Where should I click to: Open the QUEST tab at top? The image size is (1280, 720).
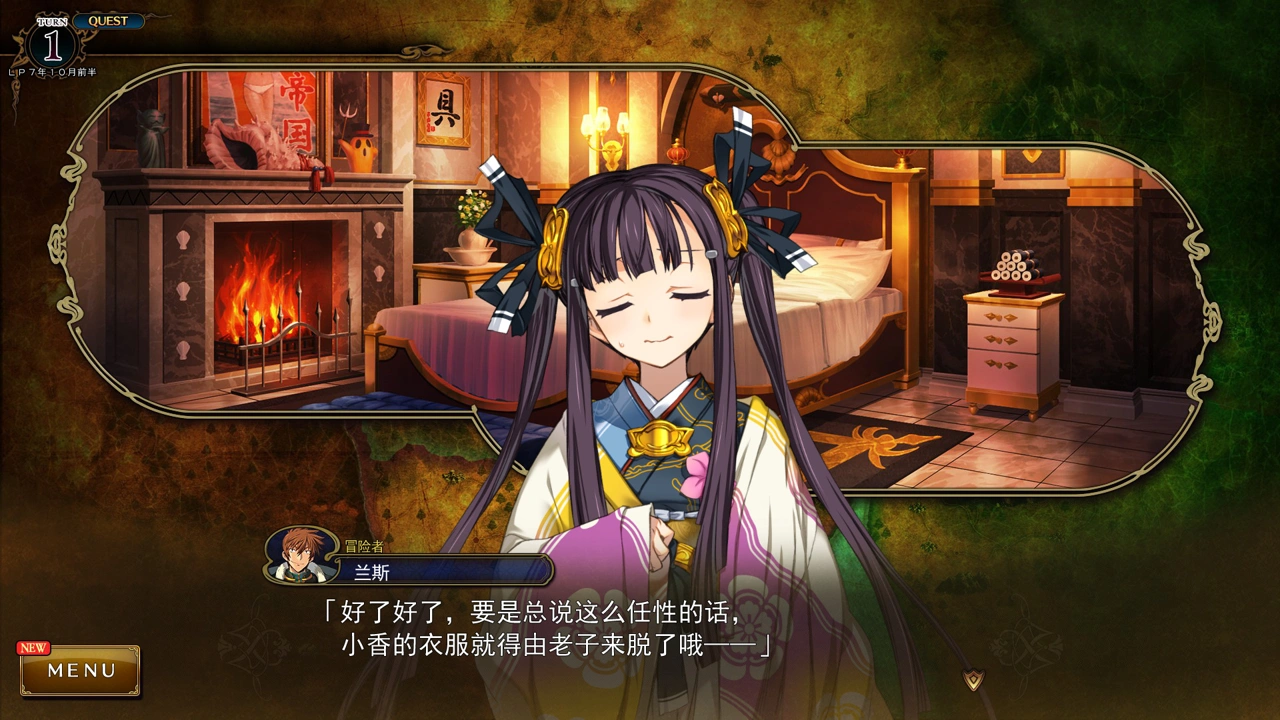107,21
